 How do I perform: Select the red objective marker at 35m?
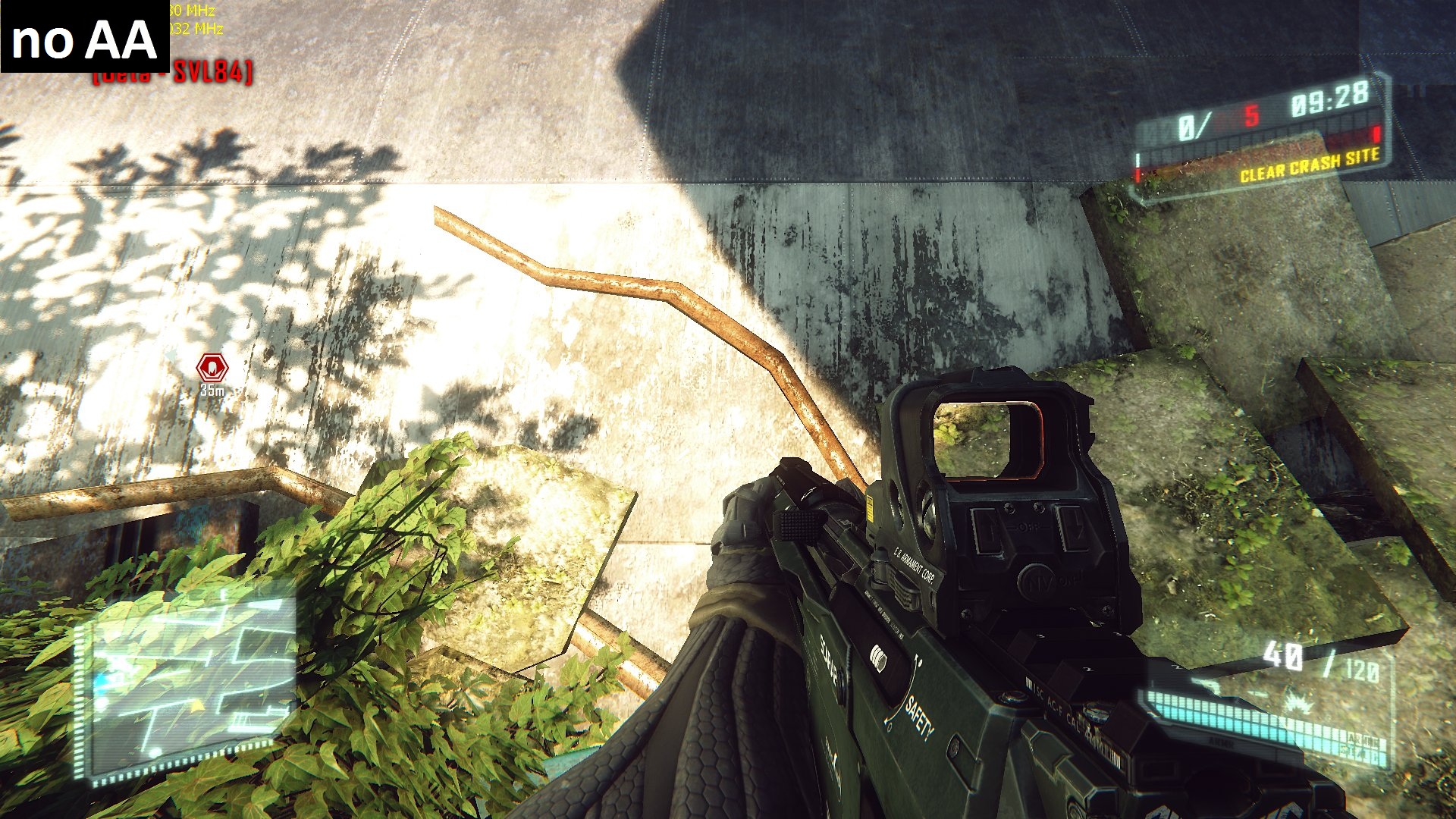(x=212, y=368)
